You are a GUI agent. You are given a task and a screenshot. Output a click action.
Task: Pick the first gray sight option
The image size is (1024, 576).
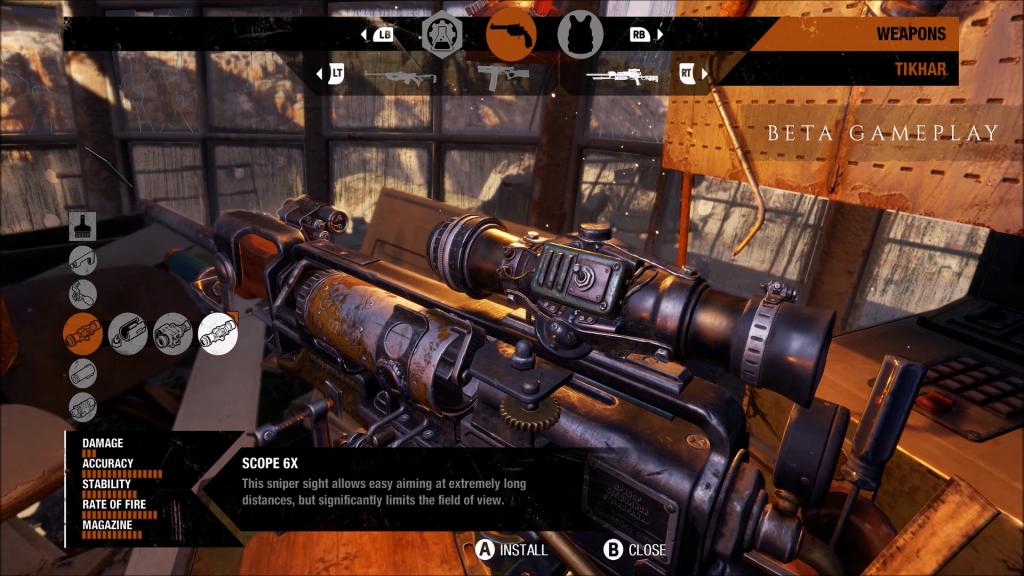coord(128,333)
